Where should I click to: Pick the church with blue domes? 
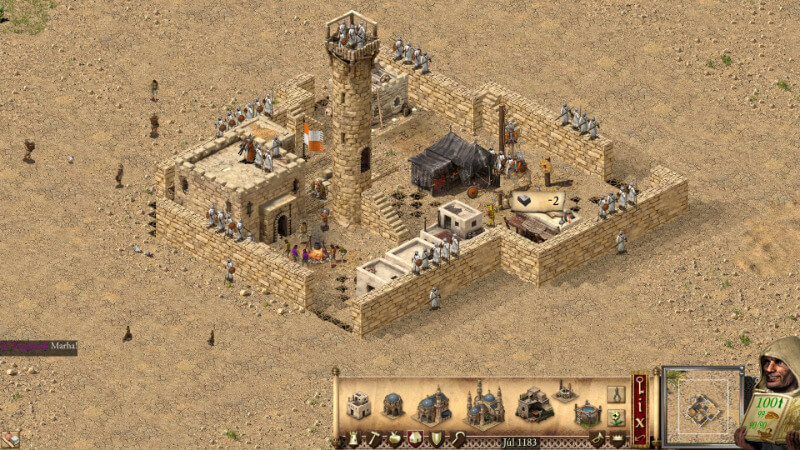pyautogui.click(x=433, y=405)
